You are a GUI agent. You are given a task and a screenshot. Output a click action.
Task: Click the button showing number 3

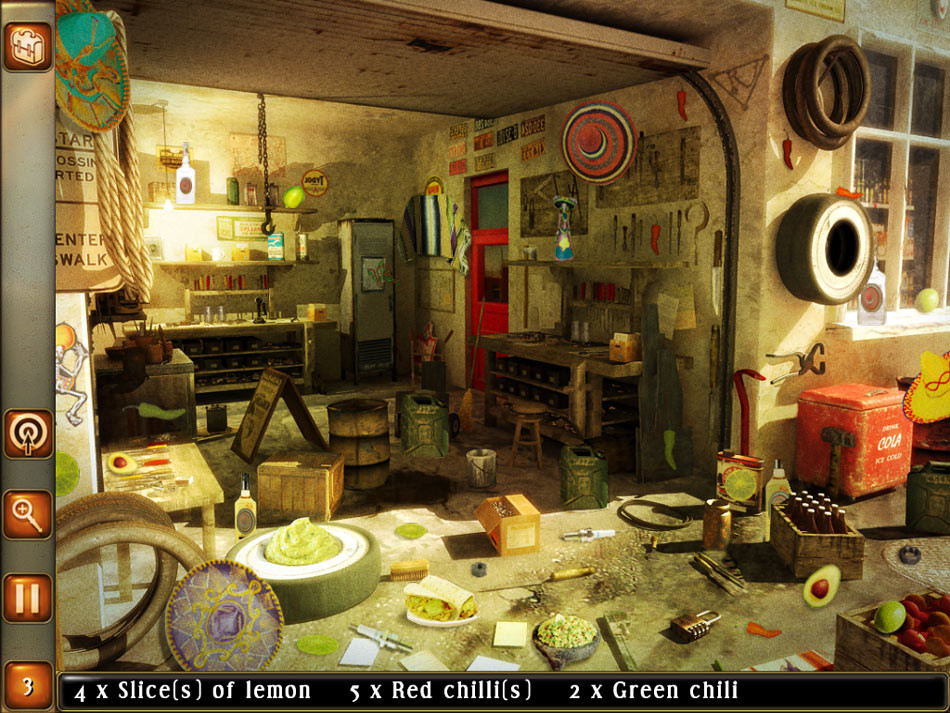tap(27, 685)
